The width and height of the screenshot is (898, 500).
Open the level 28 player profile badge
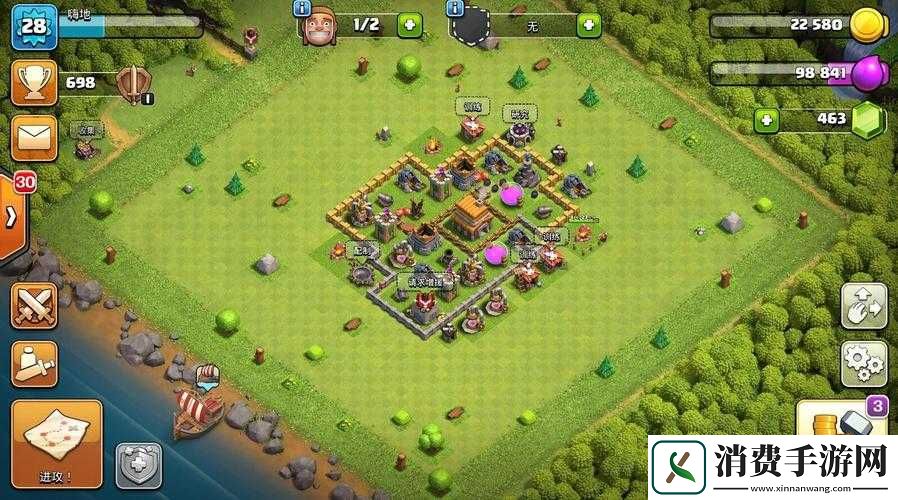(x=33, y=27)
